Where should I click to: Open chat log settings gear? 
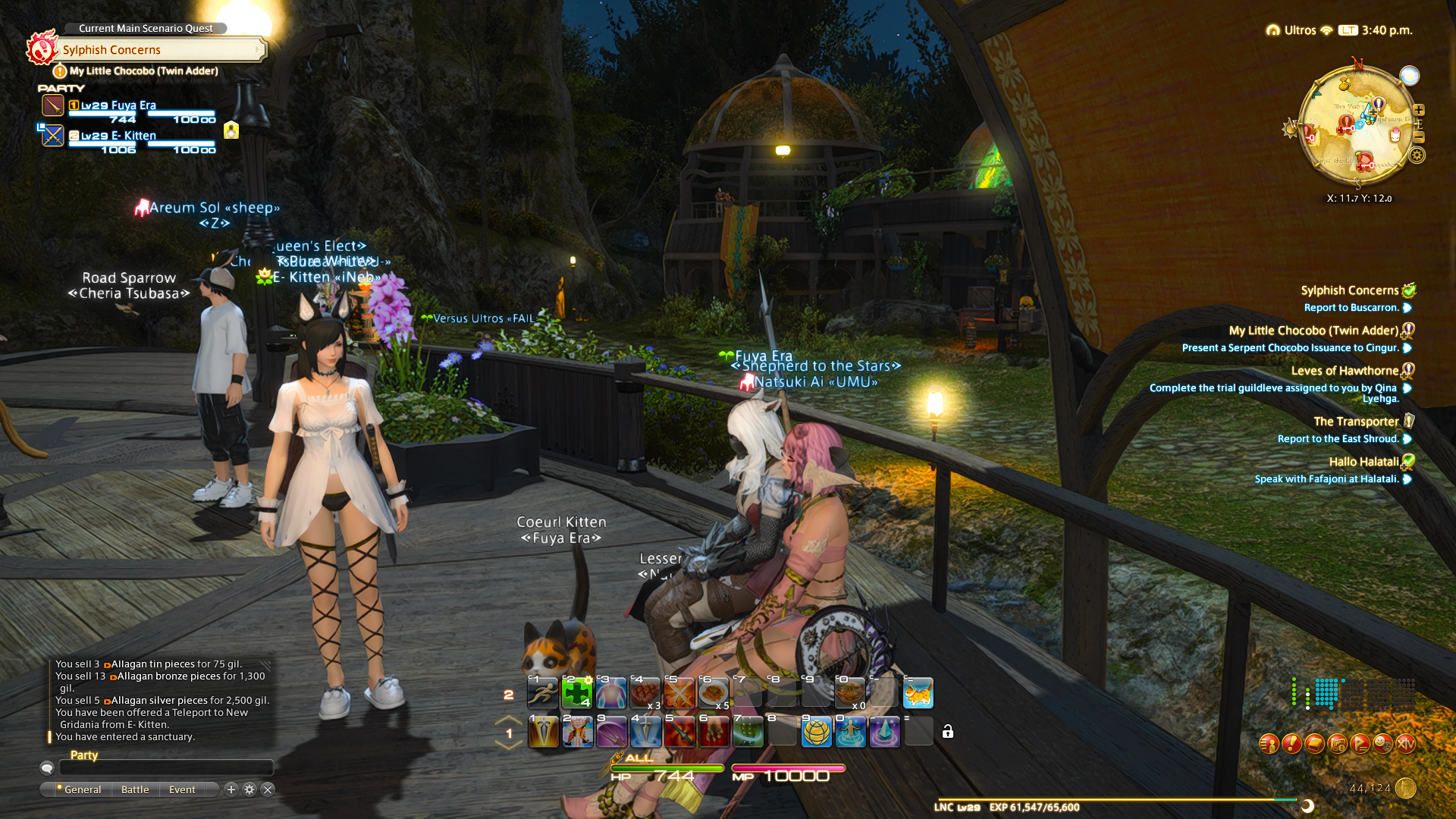pos(249,789)
